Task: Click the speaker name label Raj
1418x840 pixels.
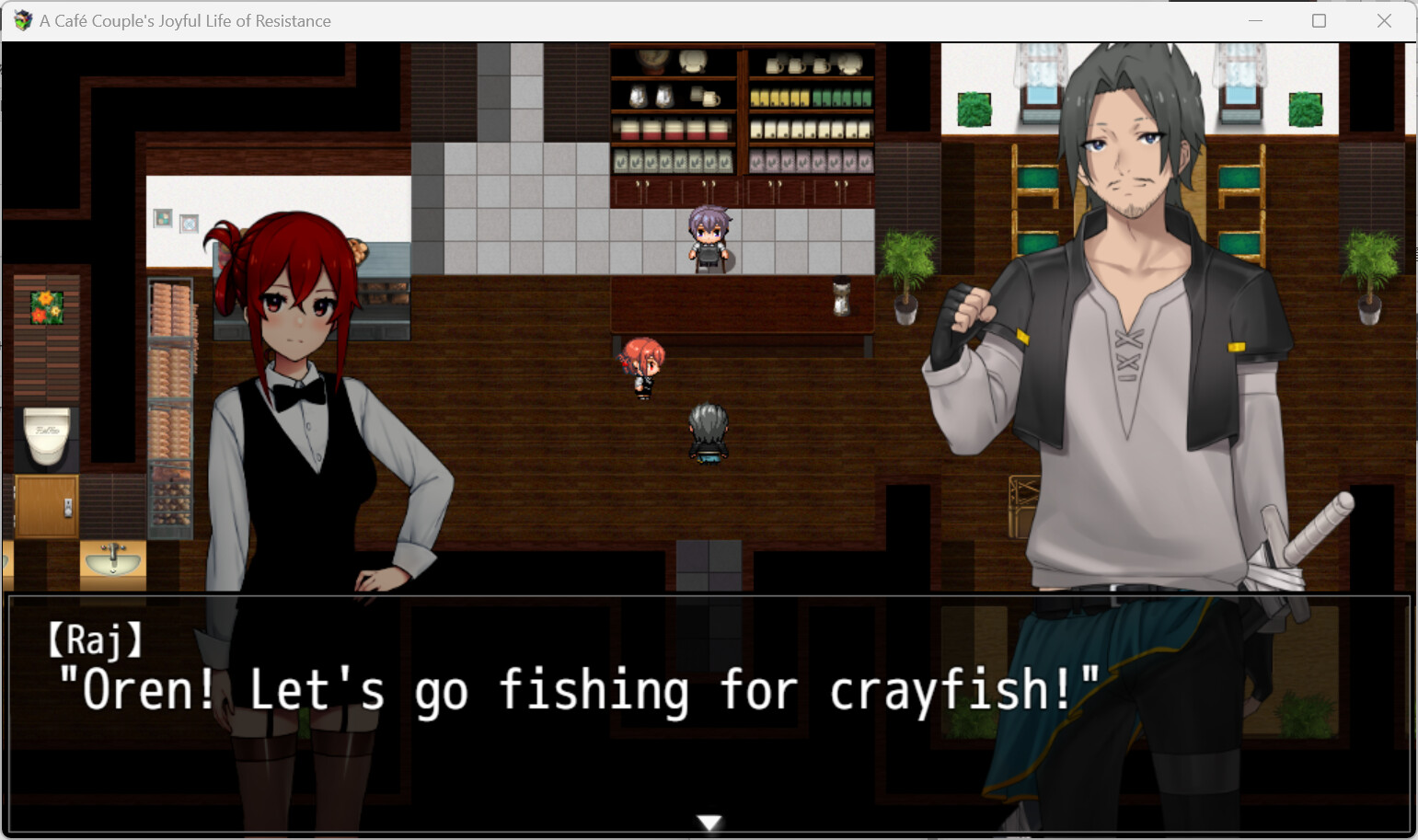Action: point(95,641)
